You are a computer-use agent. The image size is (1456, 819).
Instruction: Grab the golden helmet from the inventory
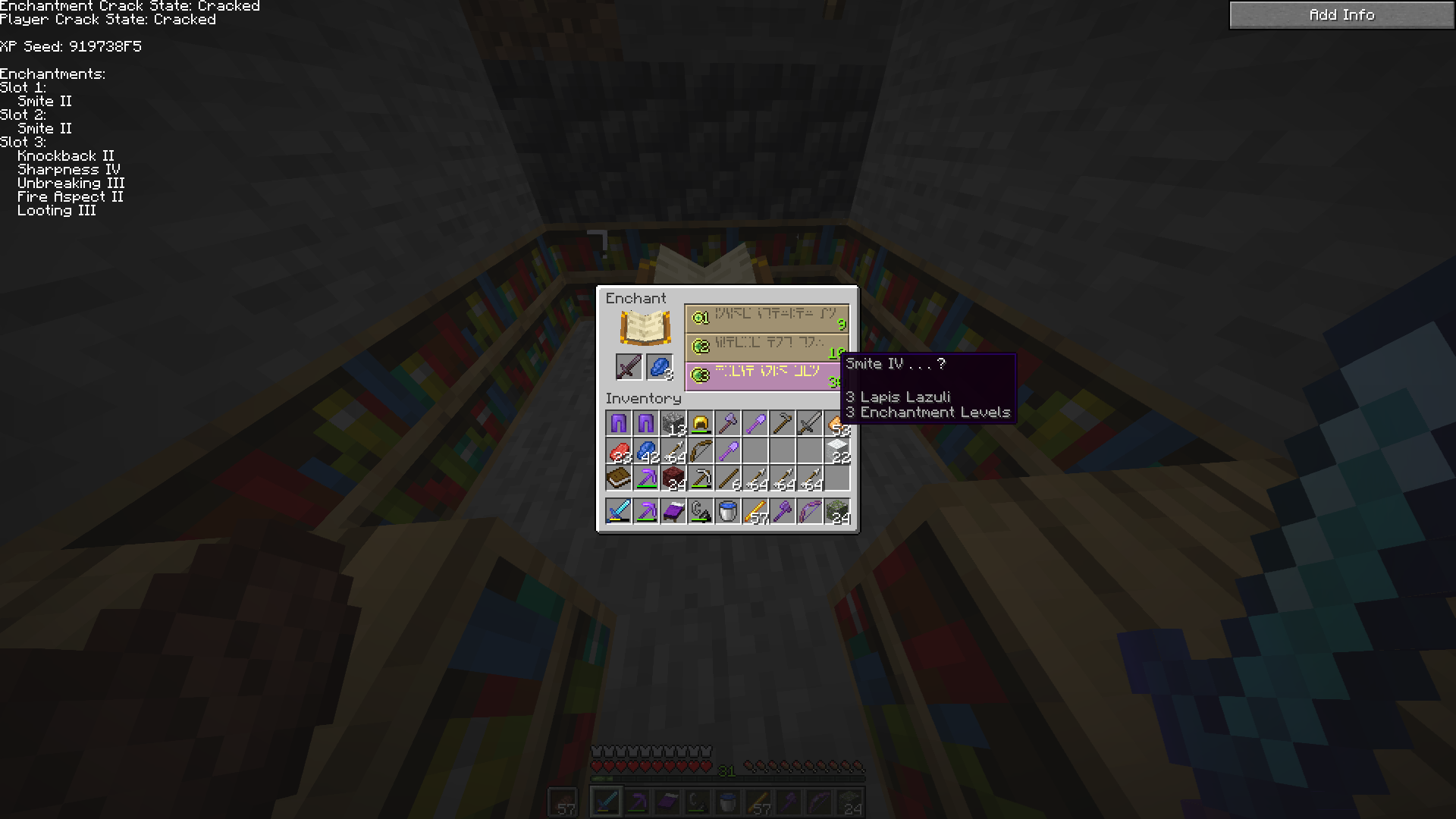tap(700, 423)
